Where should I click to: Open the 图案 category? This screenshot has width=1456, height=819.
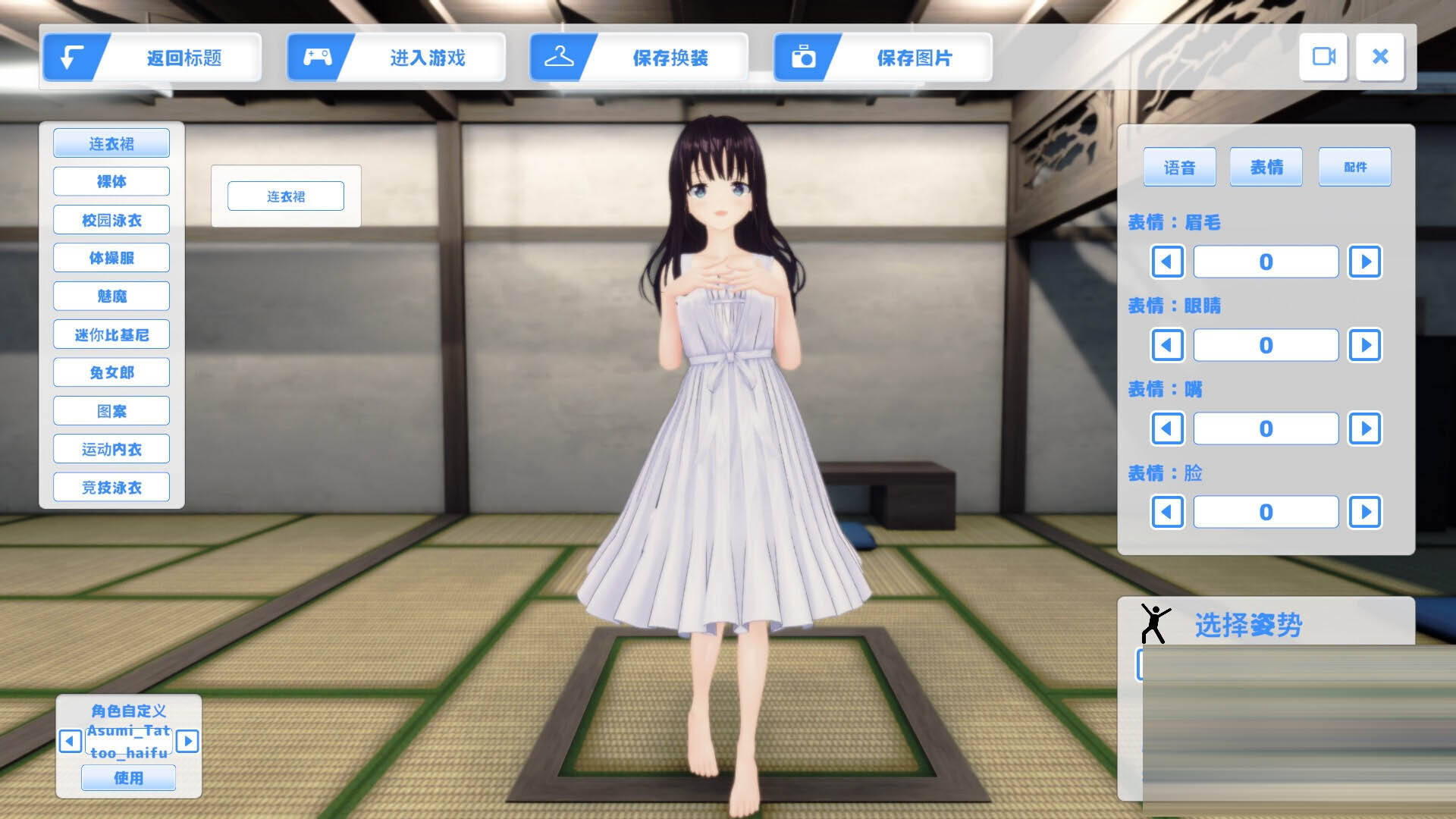tap(111, 411)
